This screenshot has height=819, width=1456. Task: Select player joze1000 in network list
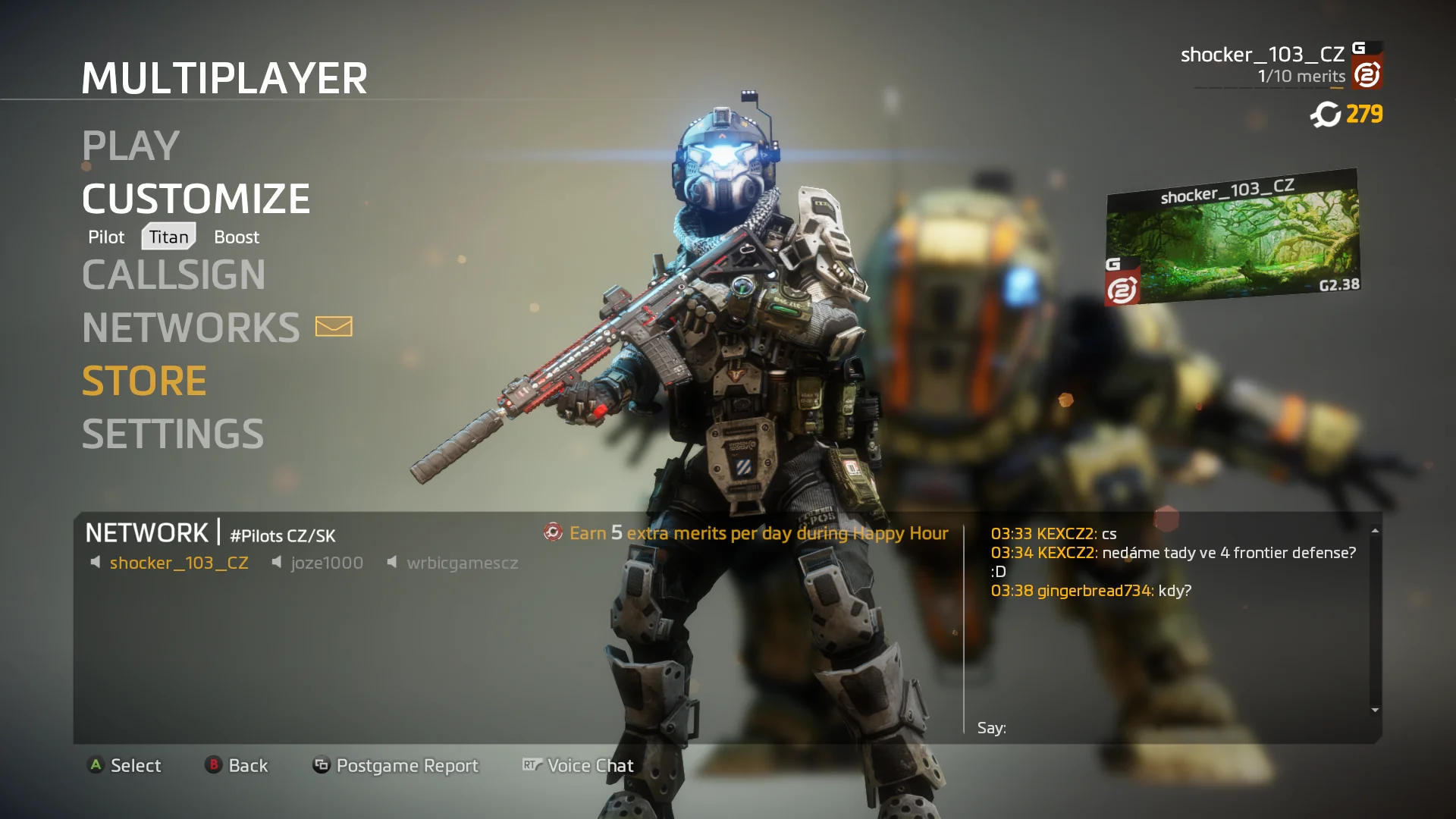pyautogui.click(x=327, y=563)
